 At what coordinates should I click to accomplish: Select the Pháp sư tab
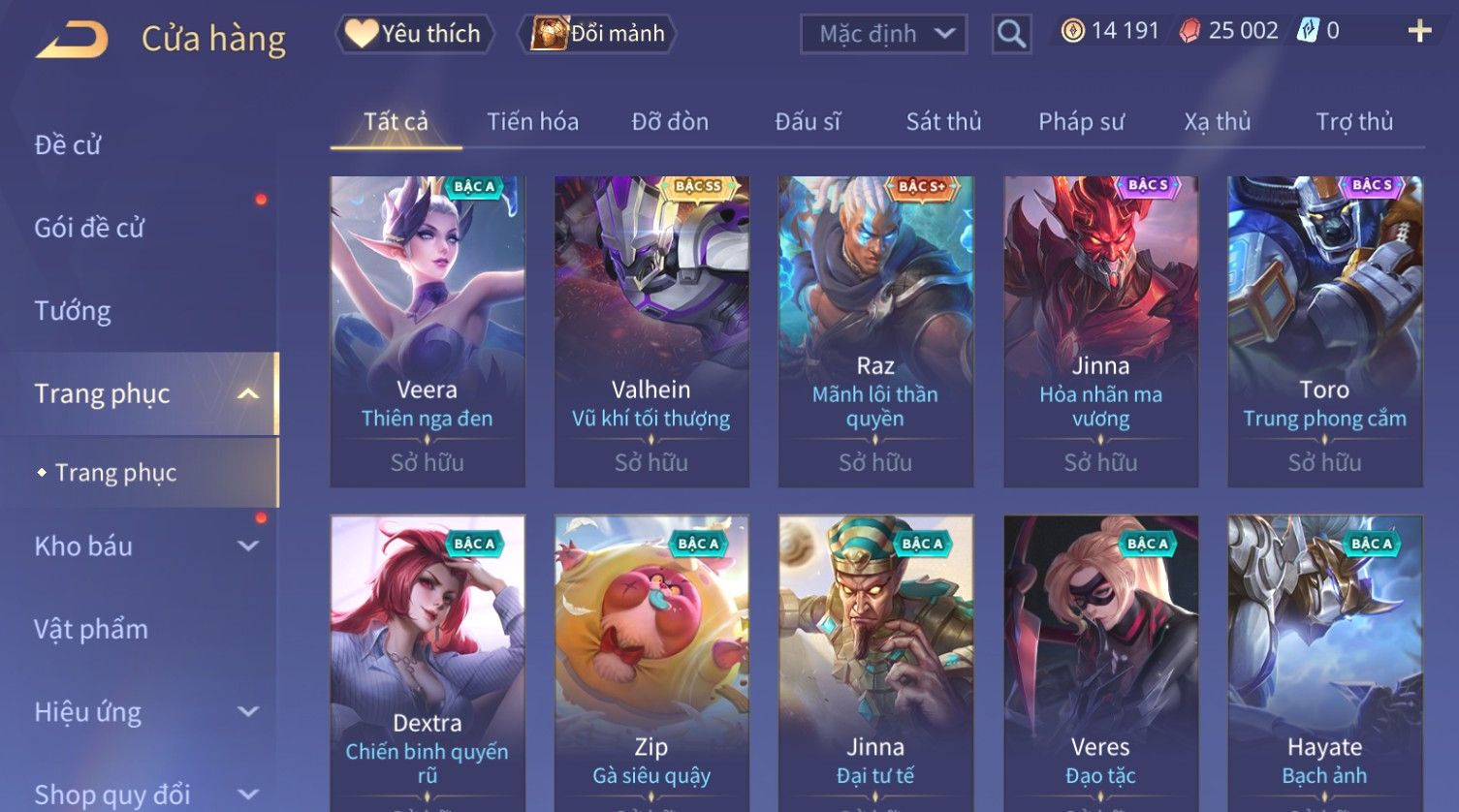coord(1081,122)
